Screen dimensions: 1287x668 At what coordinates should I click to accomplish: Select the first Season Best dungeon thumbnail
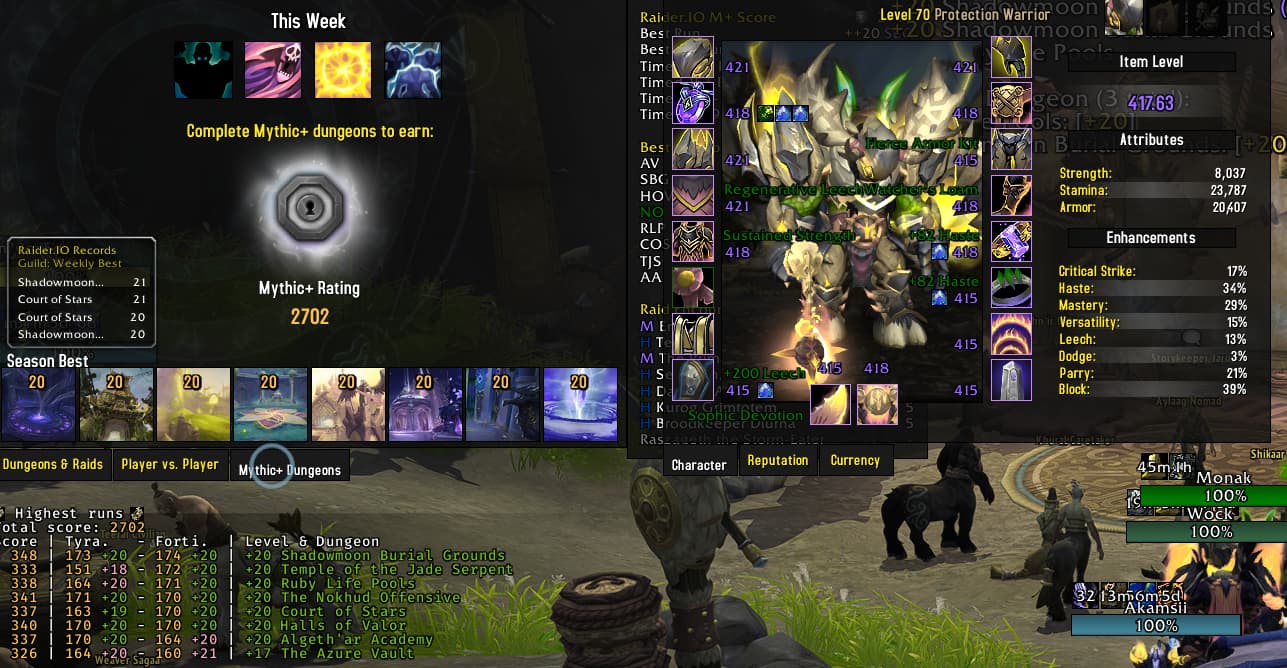point(39,404)
